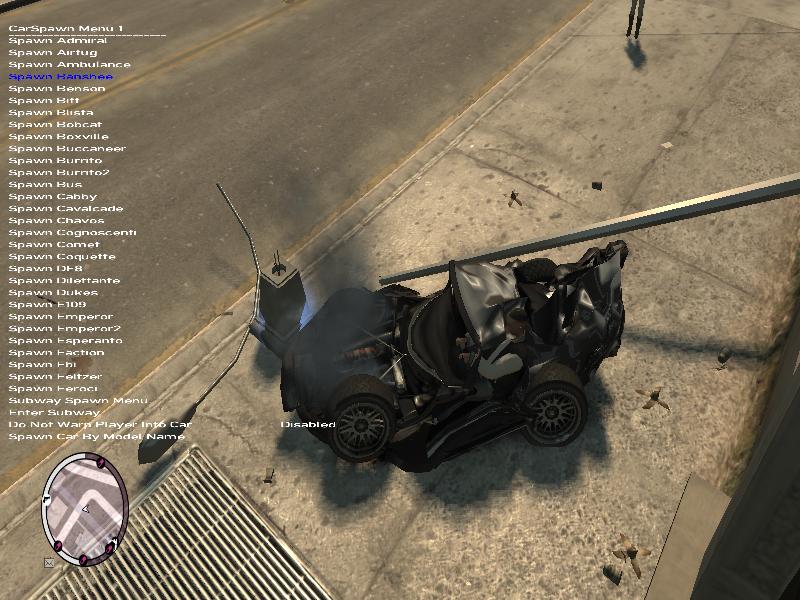
Task: Select the Spawn Dilettante entry
Action: 64,281
